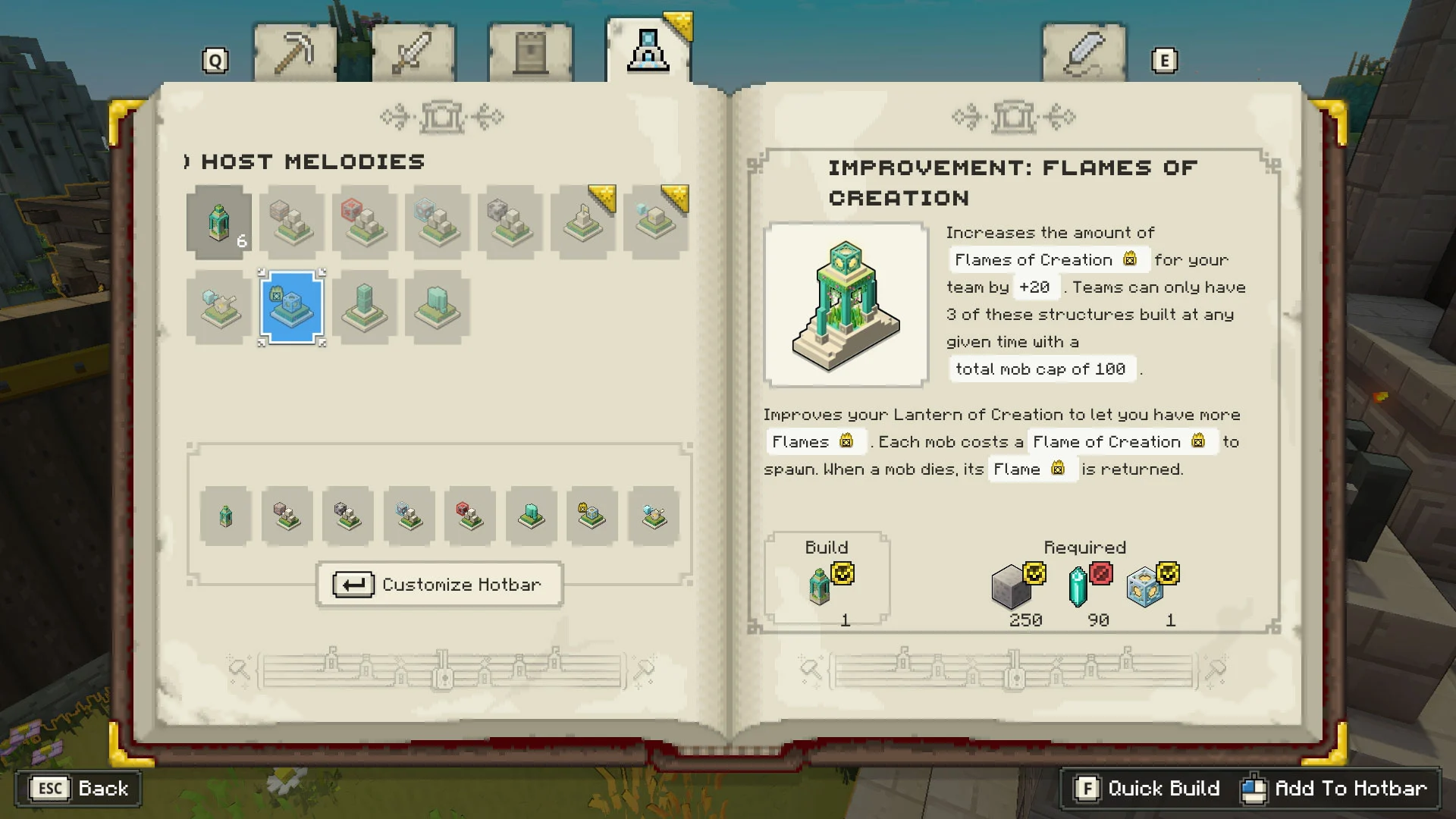Select the redstone improvement in the melodies grid

click(365, 222)
